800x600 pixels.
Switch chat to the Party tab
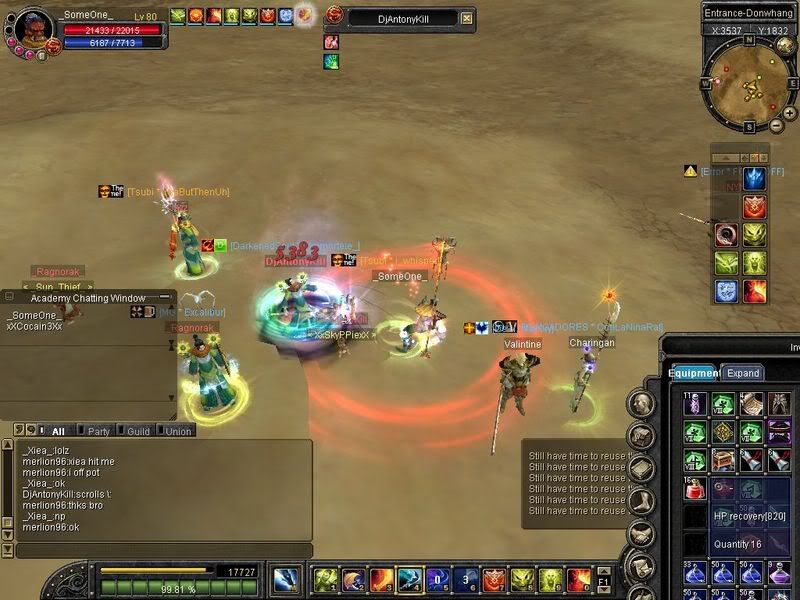click(x=98, y=431)
